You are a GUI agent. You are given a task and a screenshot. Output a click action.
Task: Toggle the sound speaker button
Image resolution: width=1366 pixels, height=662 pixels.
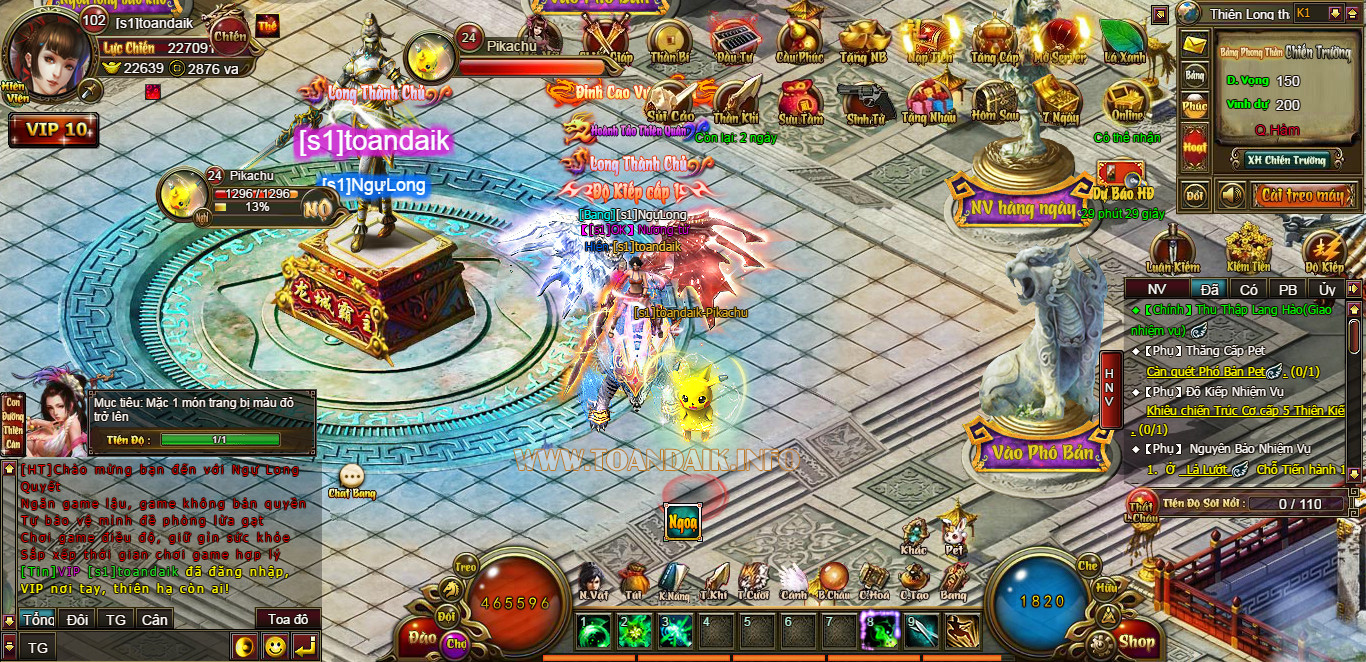pos(1229,195)
